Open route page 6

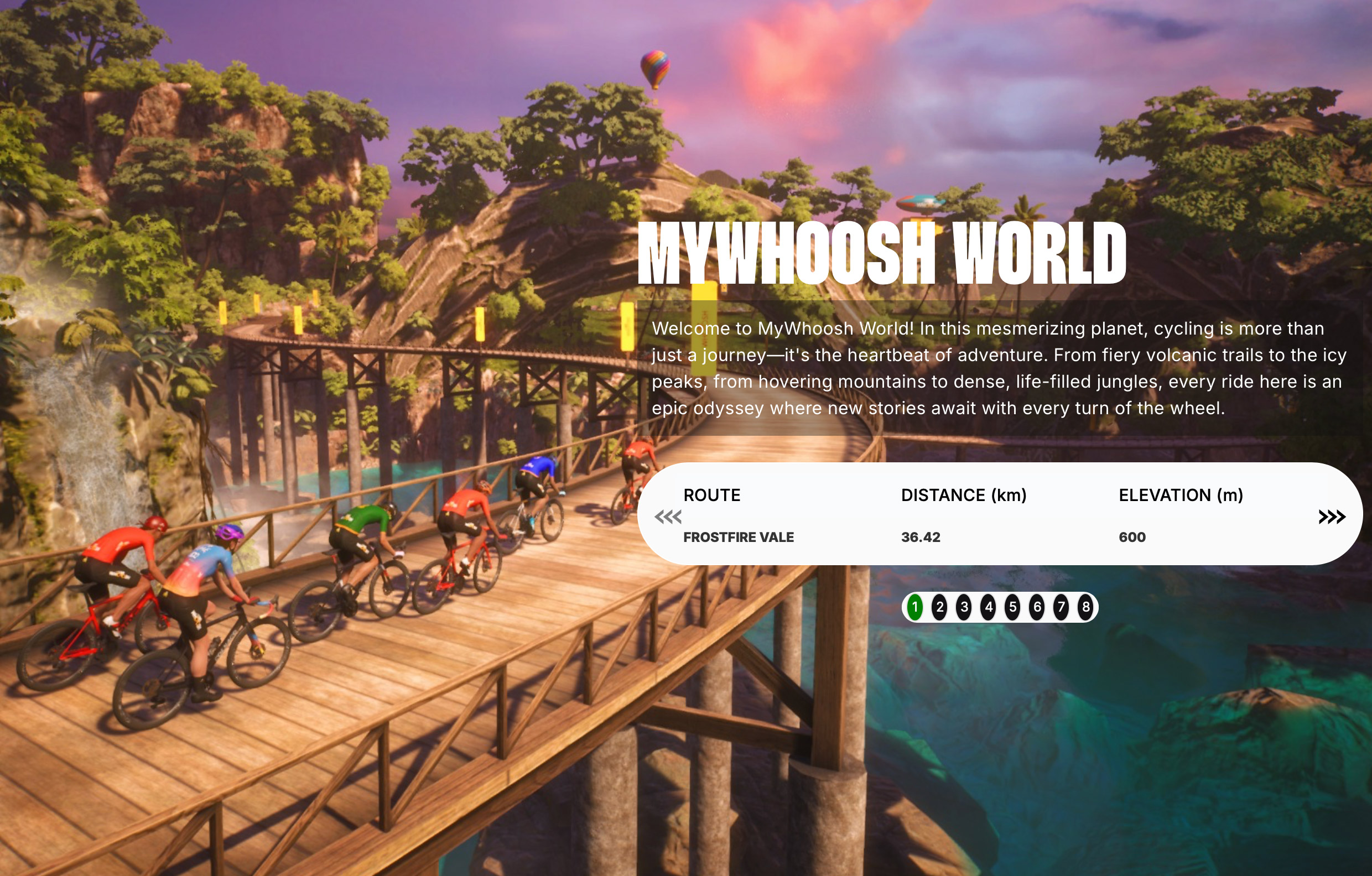pos(1037,607)
